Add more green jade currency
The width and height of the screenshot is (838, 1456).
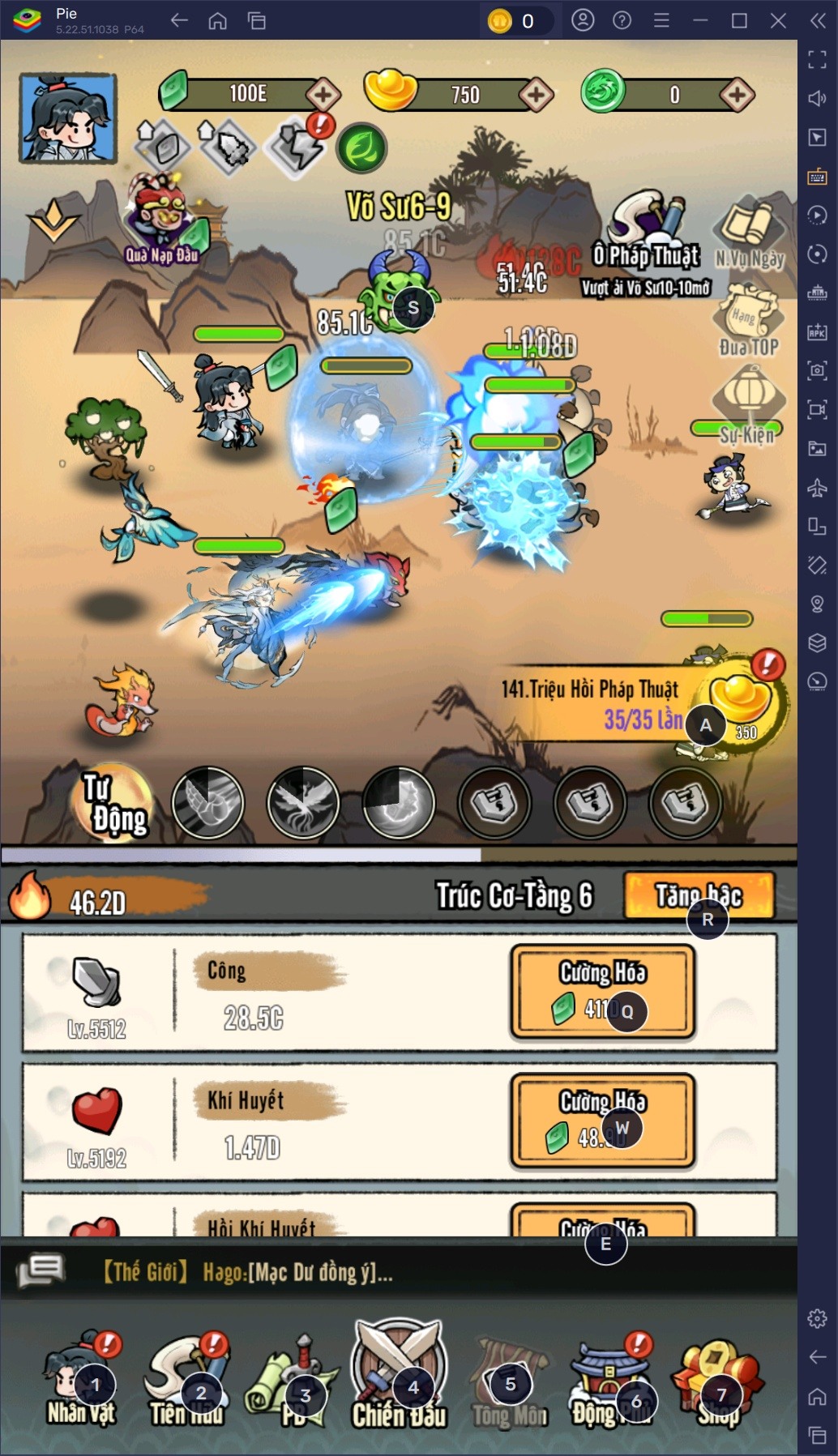pos(323,95)
